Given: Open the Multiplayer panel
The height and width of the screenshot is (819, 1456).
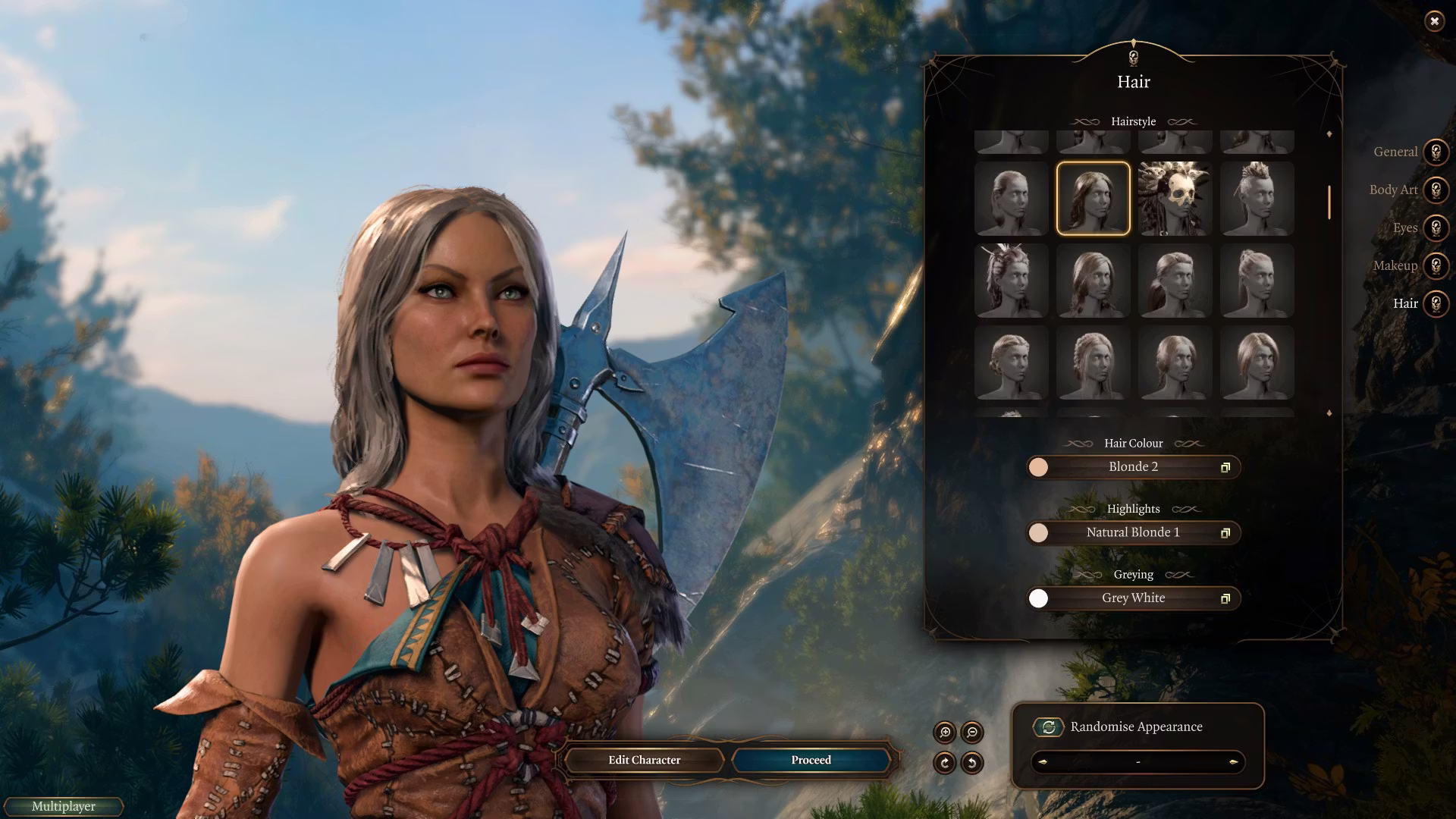Looking at the screenshot, I should click(64, 807).
